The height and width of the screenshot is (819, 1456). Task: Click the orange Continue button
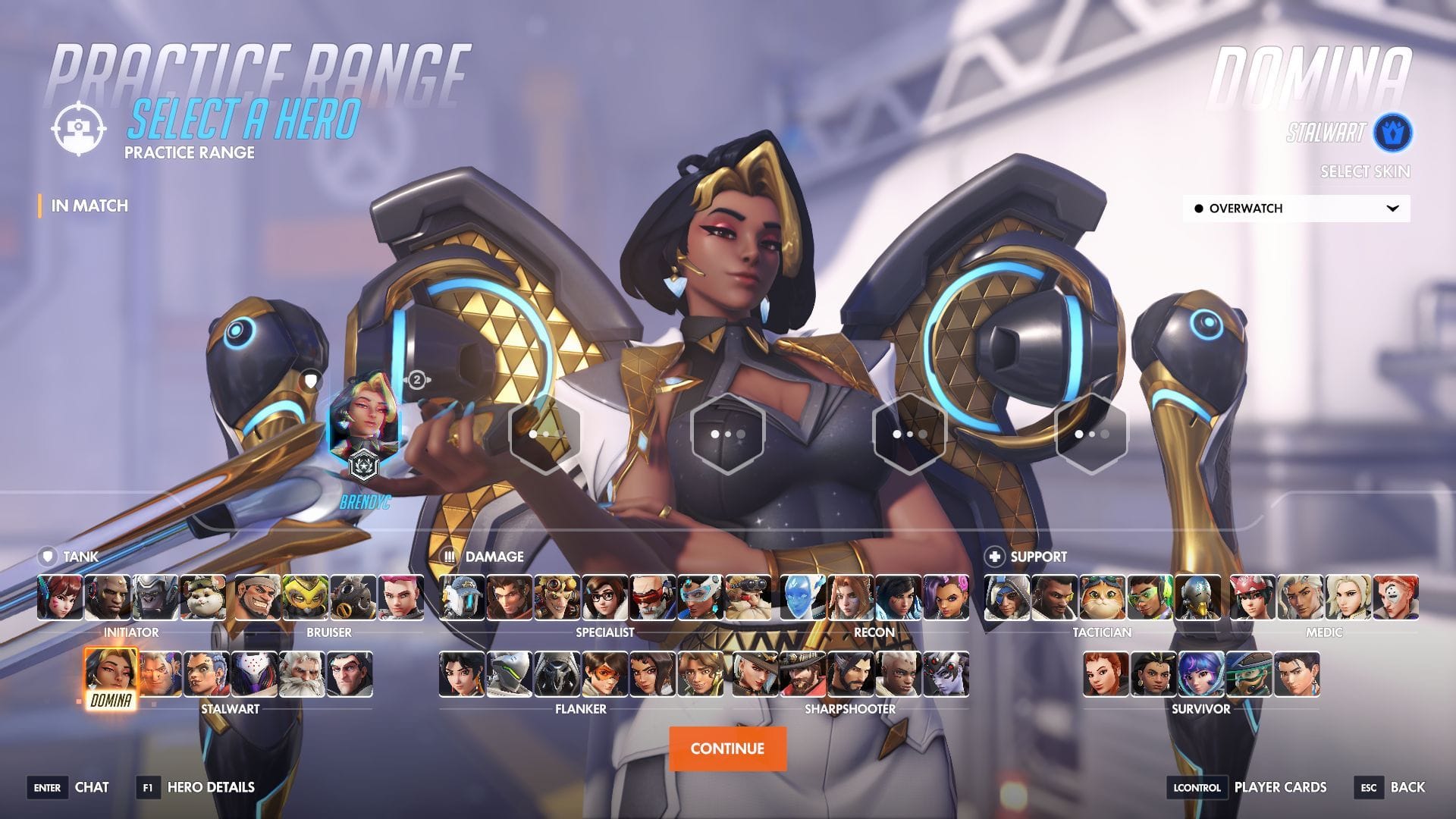[727, 748]
